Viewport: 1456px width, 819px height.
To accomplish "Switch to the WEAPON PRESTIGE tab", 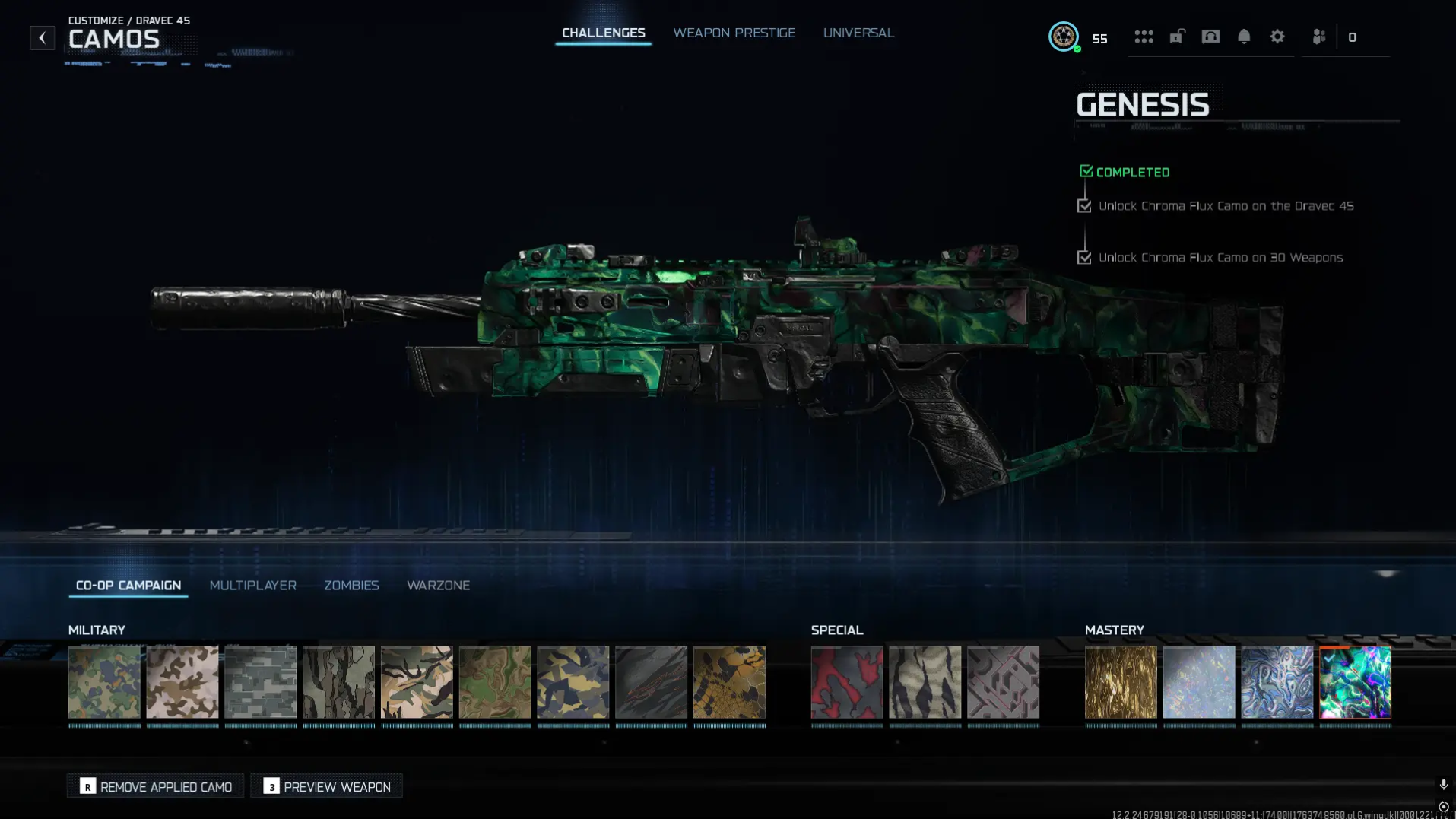I will click(x=733, y=33).
